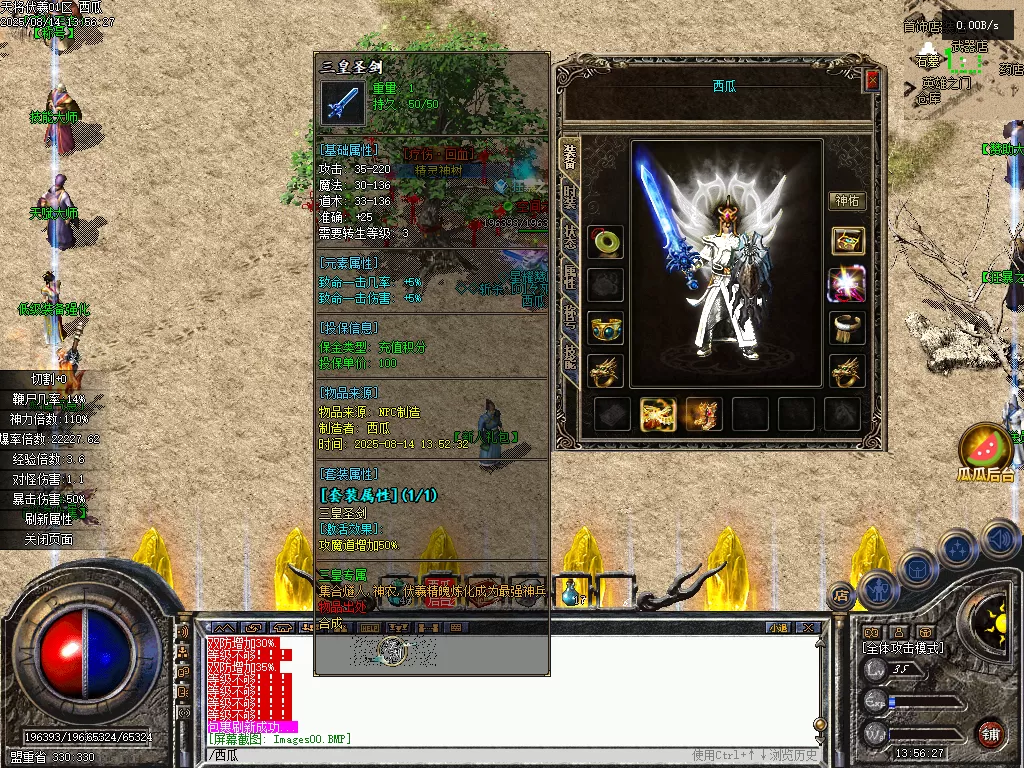The height and width of the screenshot is (768, 1024).
Task: Open the round 店 shop button
Action: pyautogui.click(x=841, y=594)
